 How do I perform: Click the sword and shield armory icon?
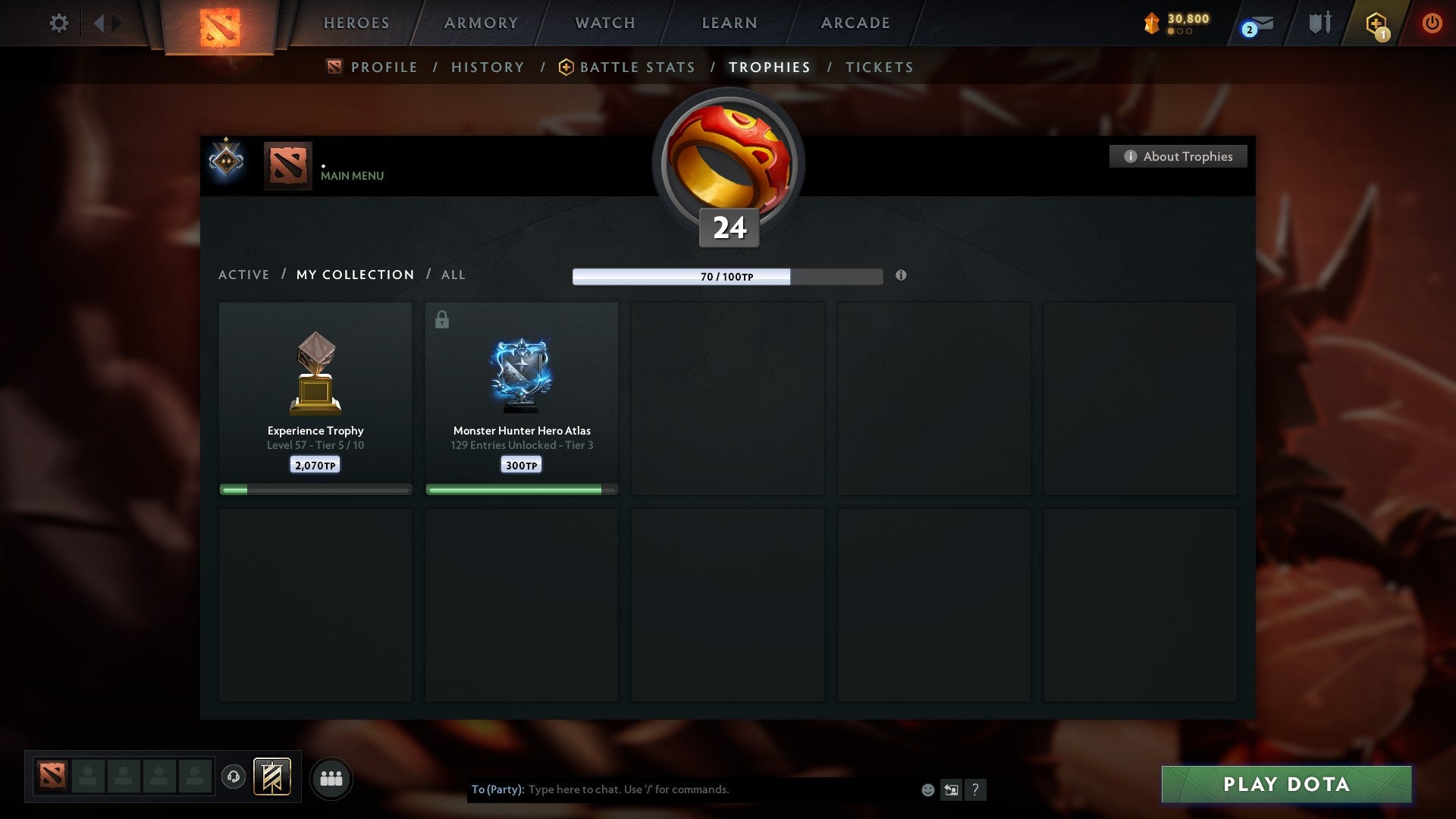pyautogui.click(x=1319, y=23)
